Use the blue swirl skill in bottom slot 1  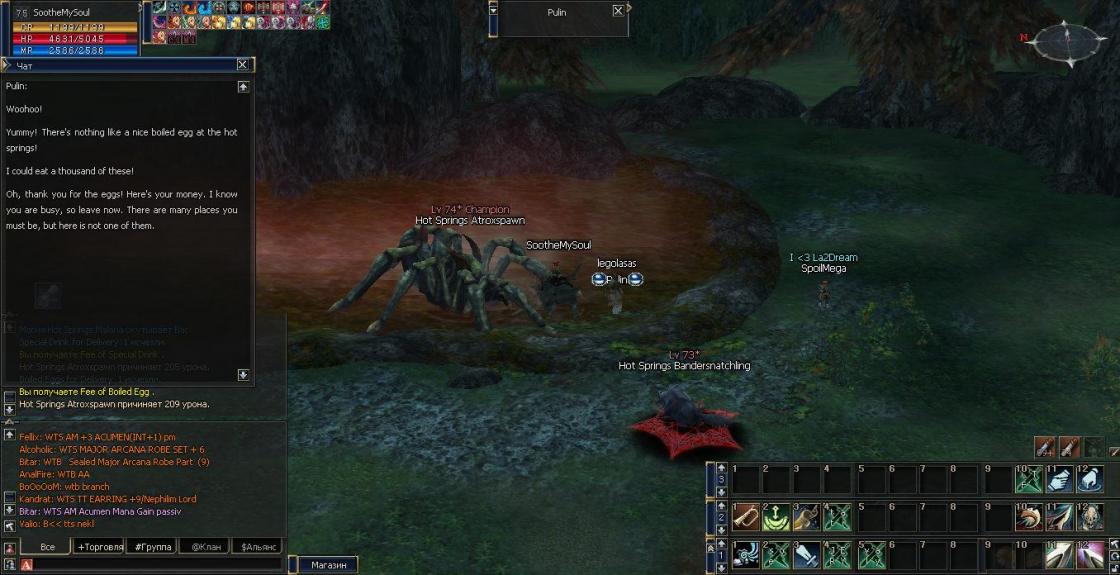pos(745,554)
